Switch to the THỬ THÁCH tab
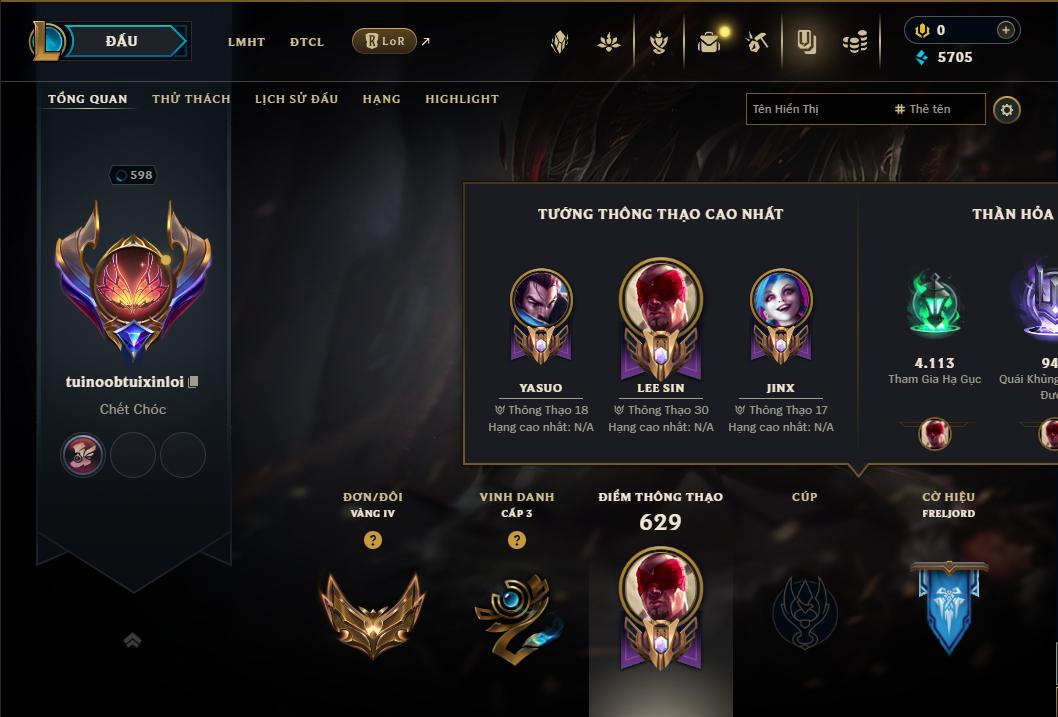The width and height of the screenshot is (1058, 717). click(x=191, y=99)
